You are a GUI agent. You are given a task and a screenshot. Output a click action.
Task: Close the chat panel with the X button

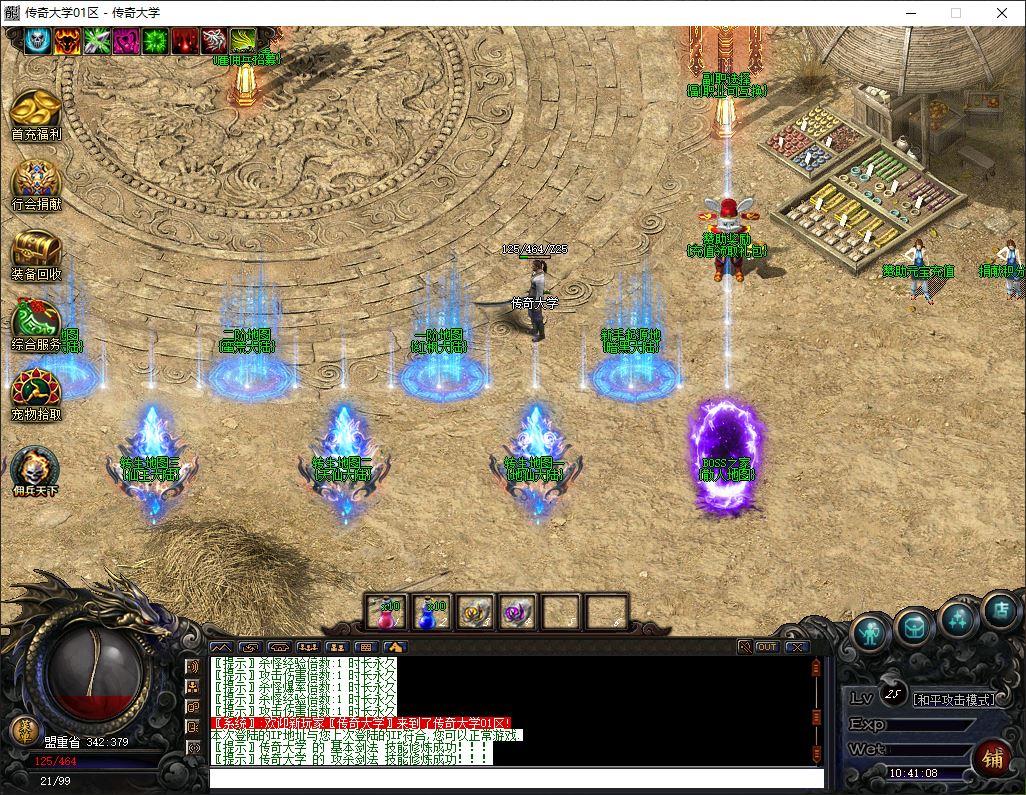tap(796, 647)
